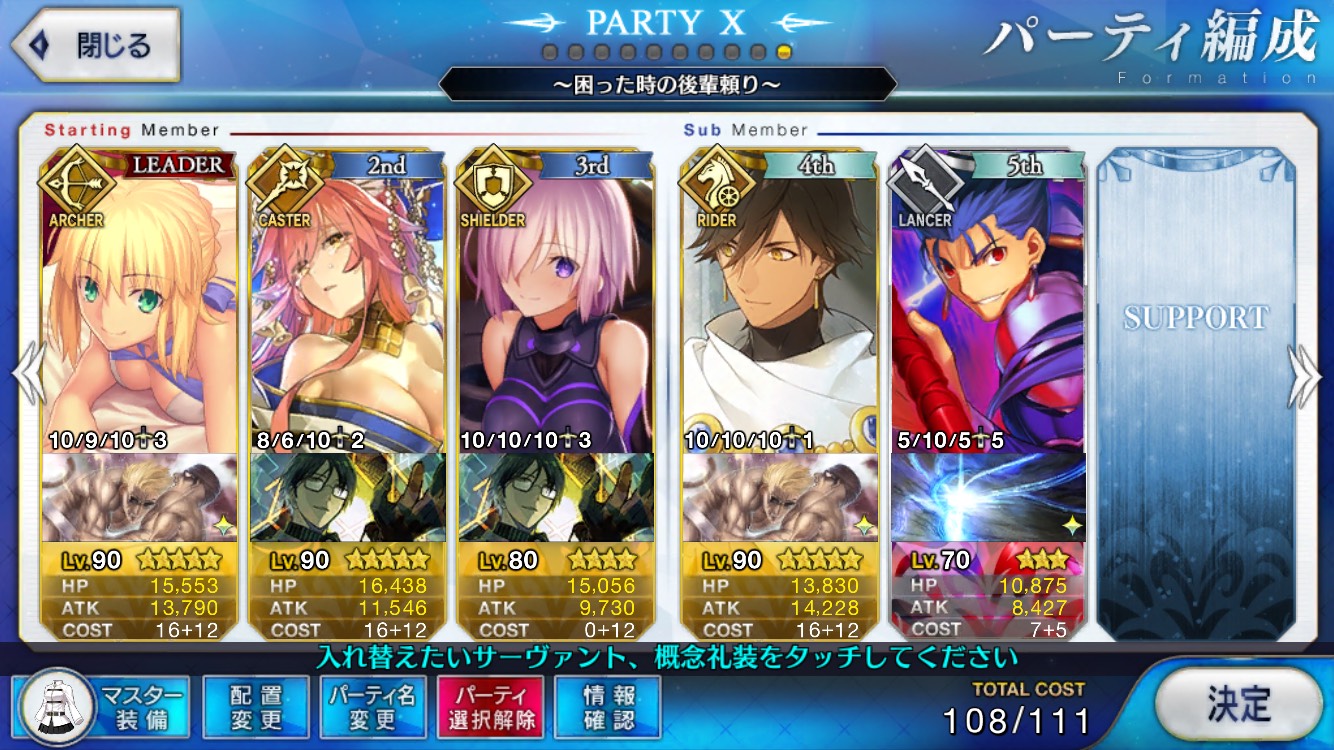The width and height of the screenshot is (1334, 750).
Task: Change the Shielder's craft essence
Action: 555,497
